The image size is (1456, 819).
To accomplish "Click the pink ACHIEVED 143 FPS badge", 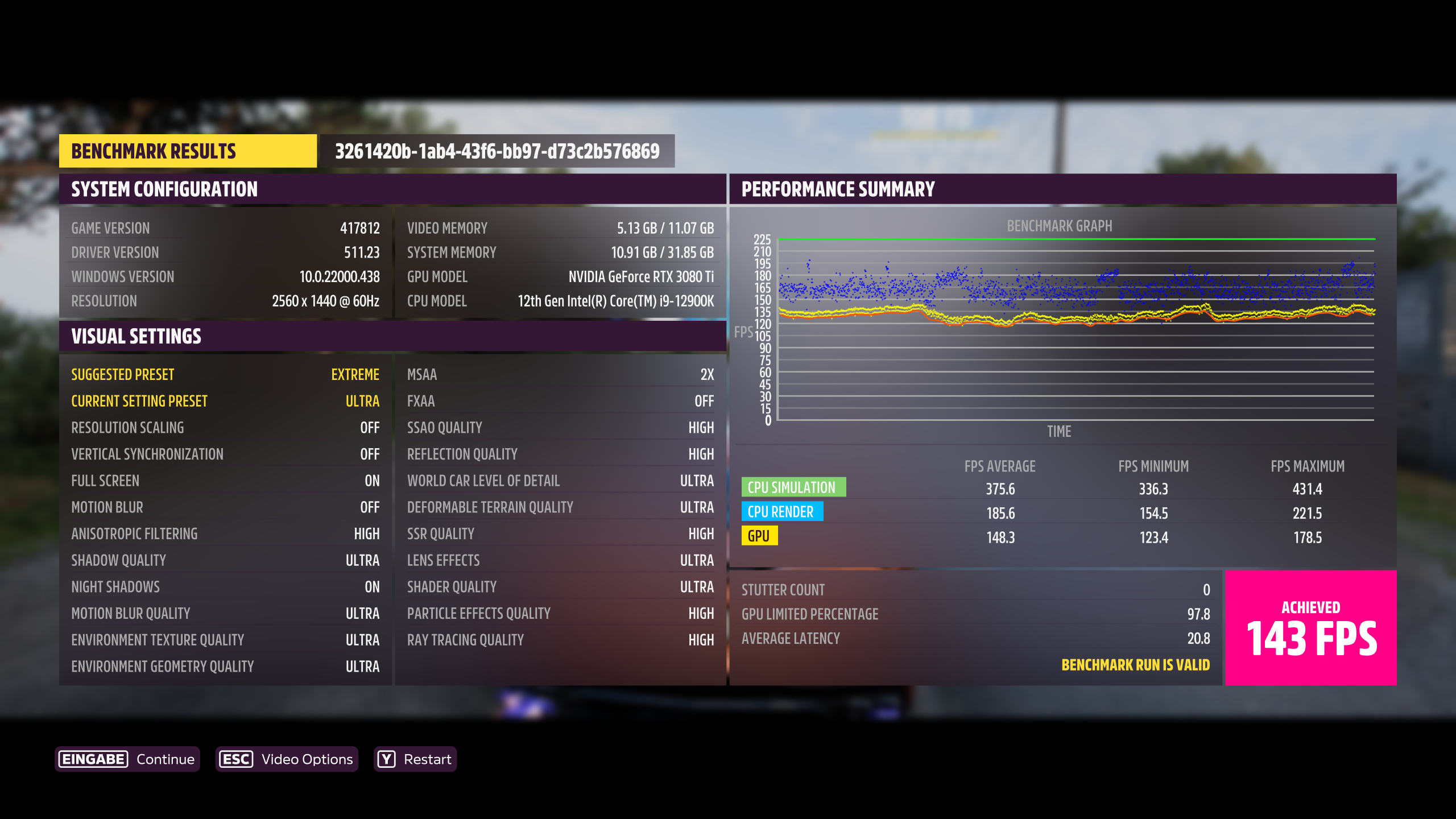I will [1310, 627].
